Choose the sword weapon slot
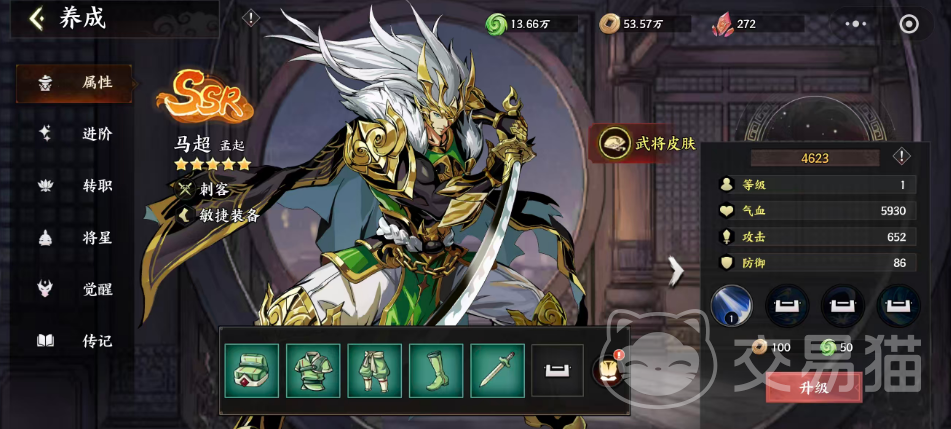This screenshot has height=429, width=951. 497,370
